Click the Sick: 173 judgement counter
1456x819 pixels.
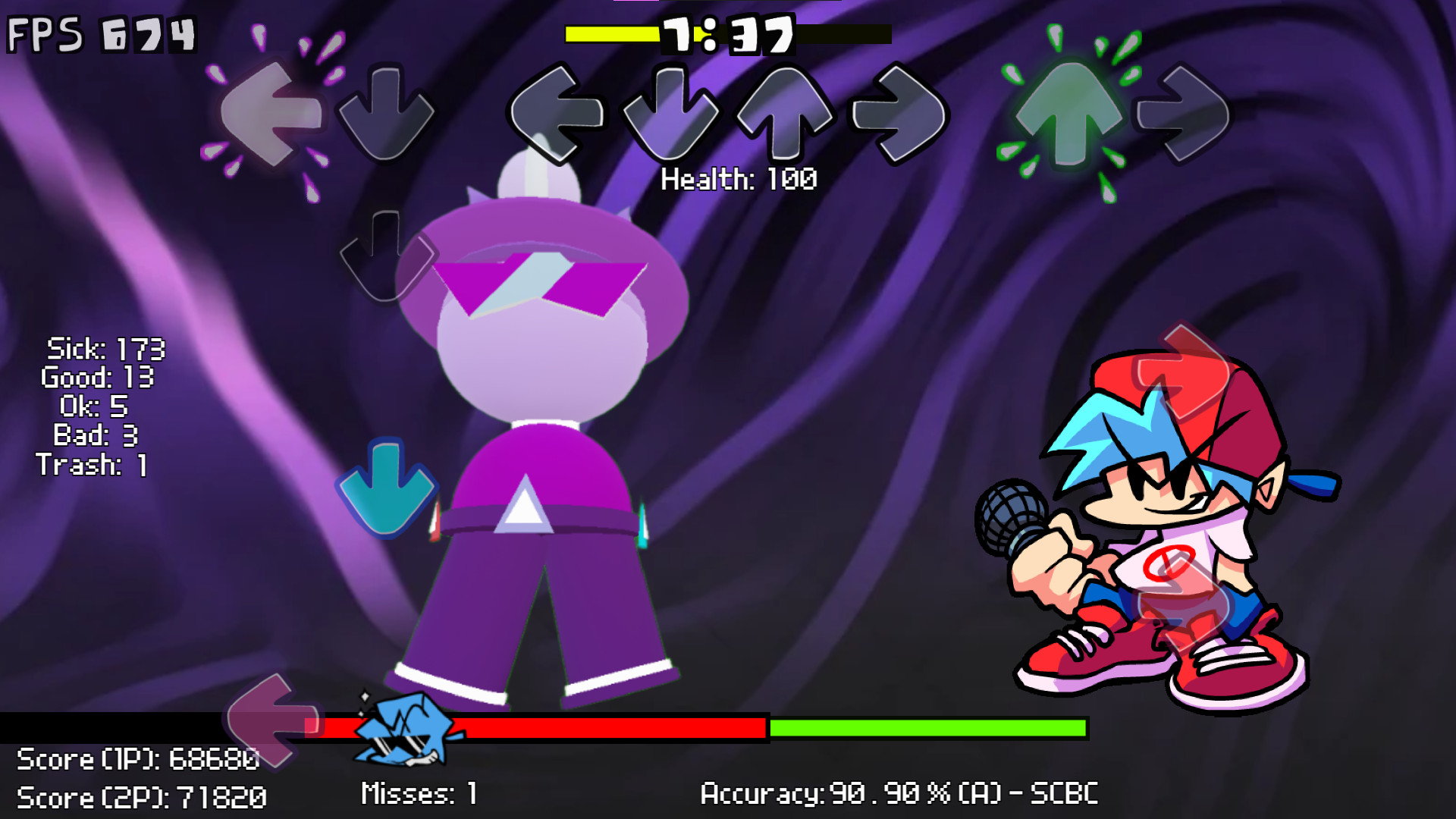(106, 350)
